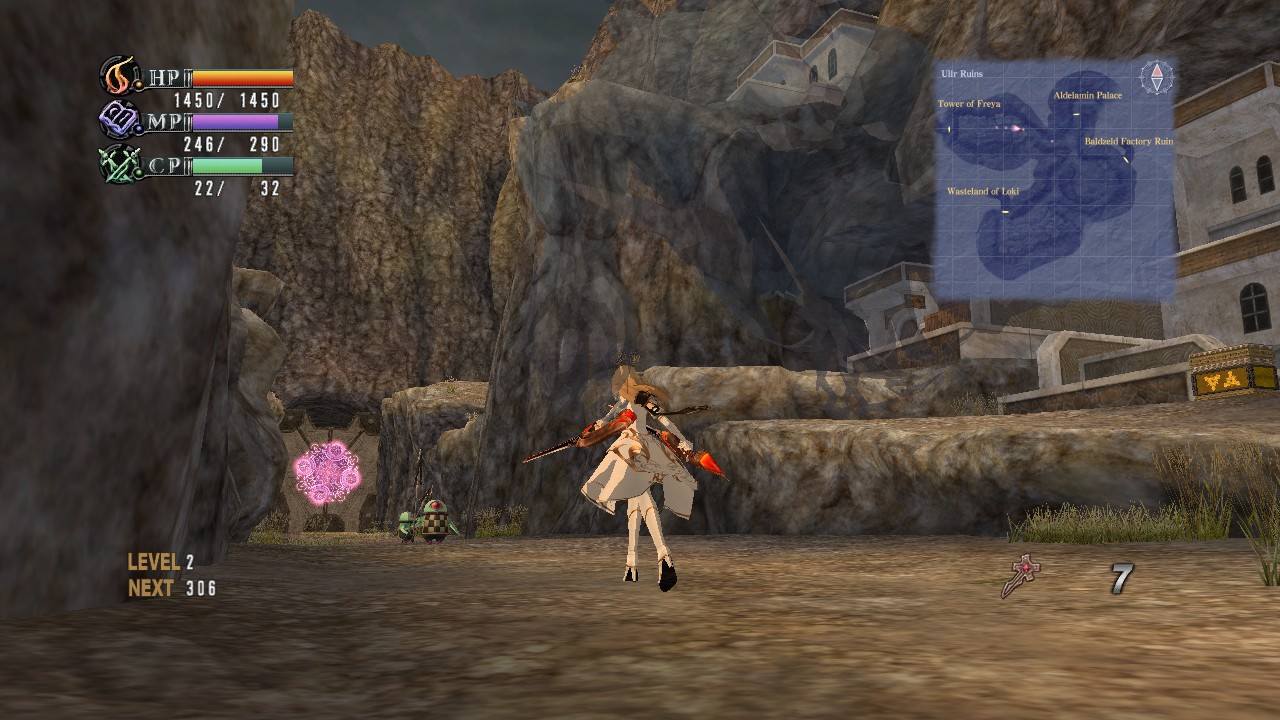This screenshot has height=720, width=1280.
Task: Select the Aldelamin Palace map label
Action: pos(1087,96)
